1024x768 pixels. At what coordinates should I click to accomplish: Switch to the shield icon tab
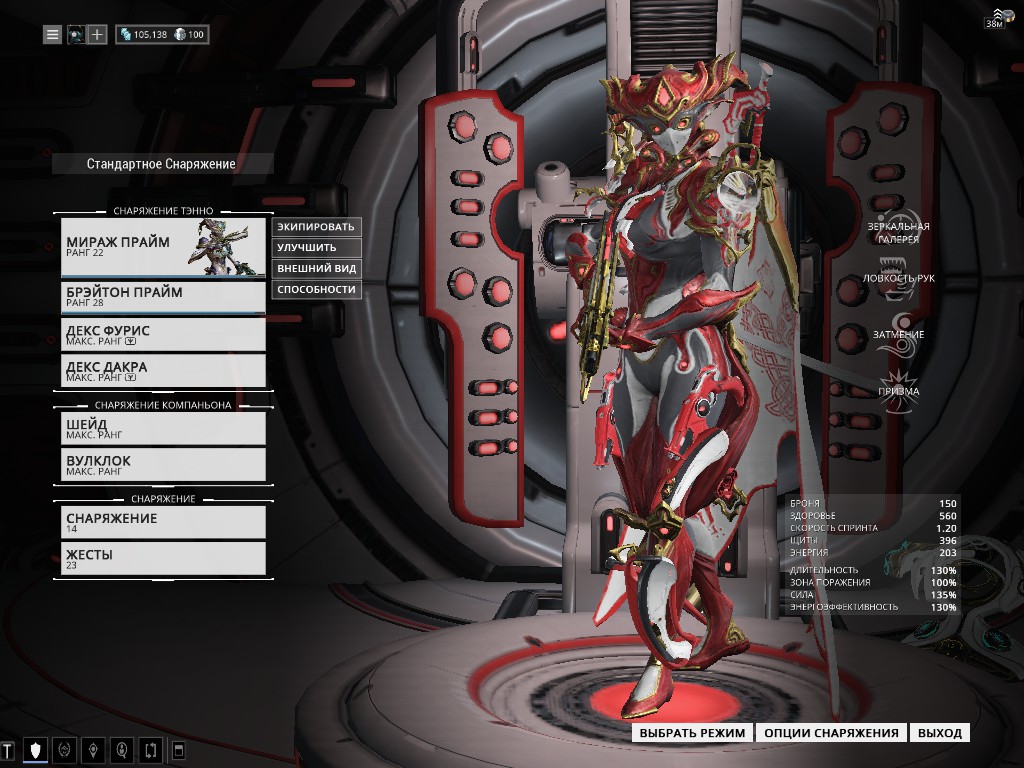(36, 750)
